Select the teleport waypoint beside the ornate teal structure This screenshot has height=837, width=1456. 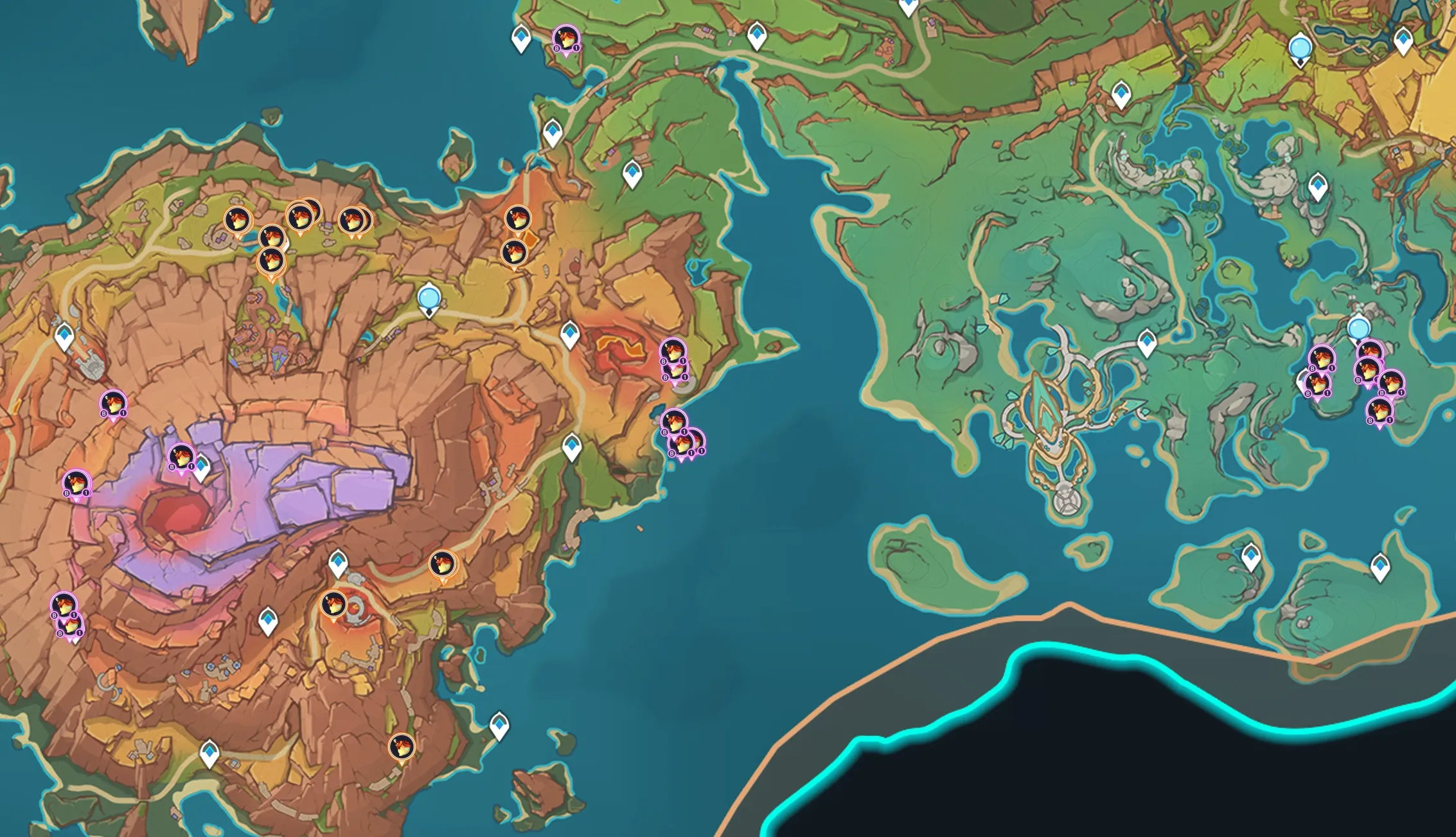(1147, 341)
